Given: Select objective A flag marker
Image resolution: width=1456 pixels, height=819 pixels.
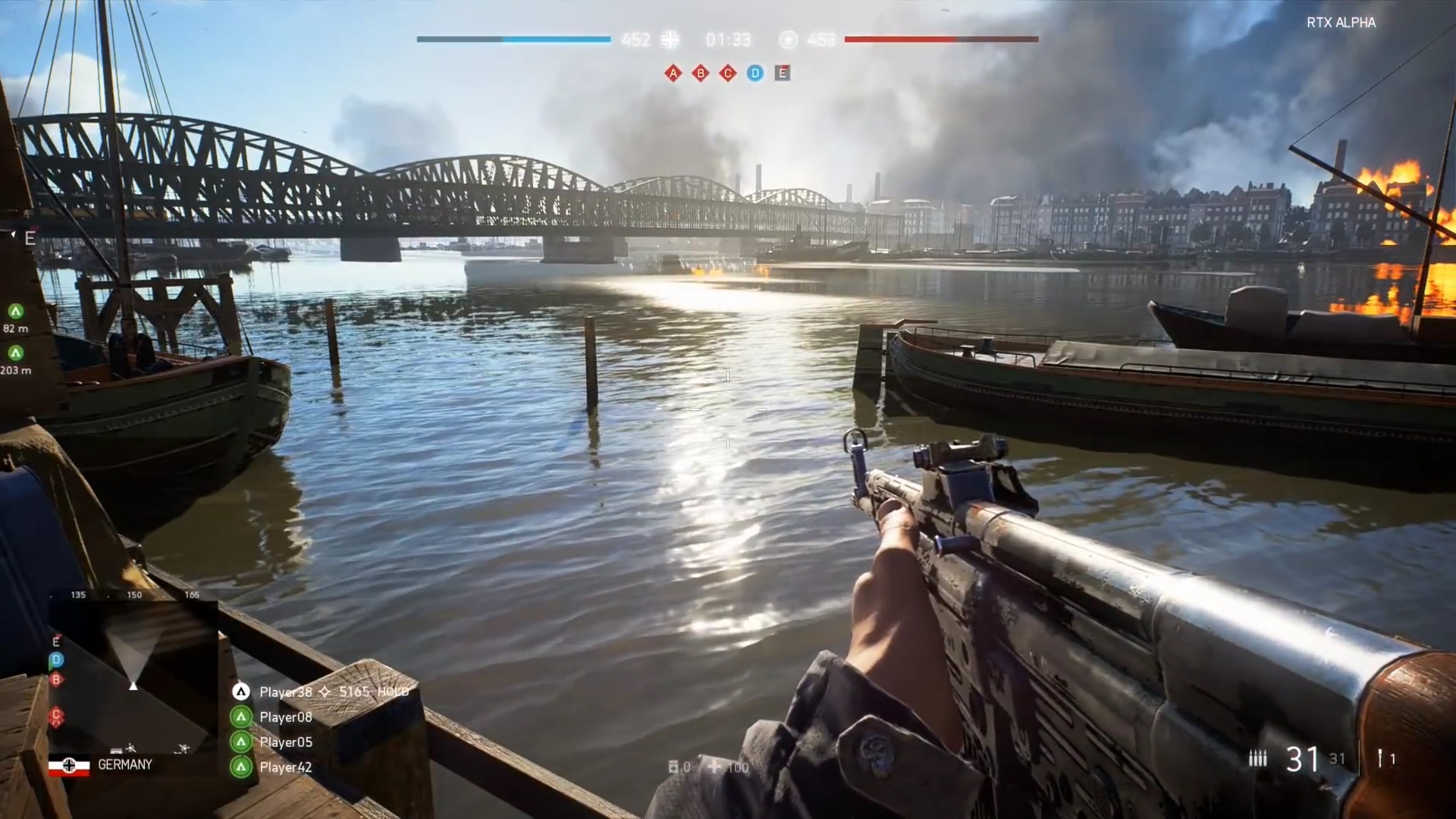Looking at the screenshot, I should (673, 73).
